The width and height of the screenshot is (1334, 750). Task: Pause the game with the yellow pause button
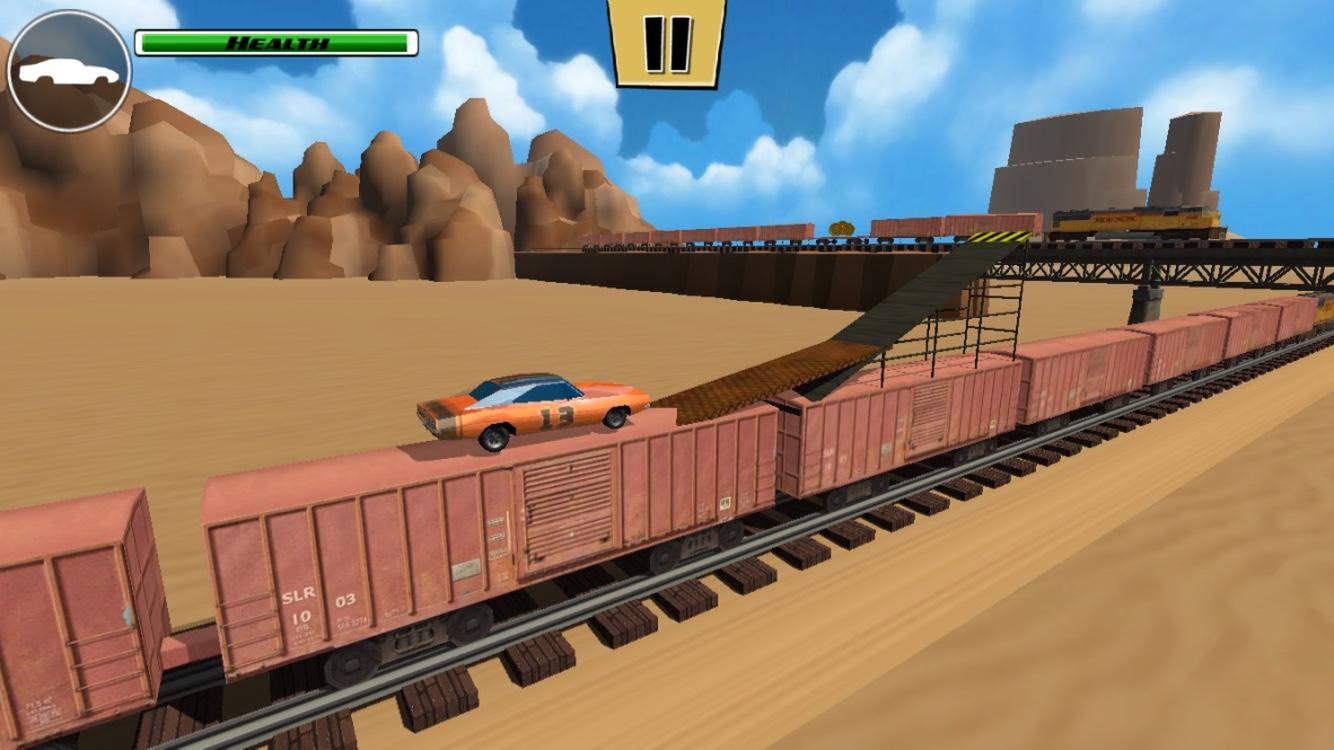[x=666, y=42]
